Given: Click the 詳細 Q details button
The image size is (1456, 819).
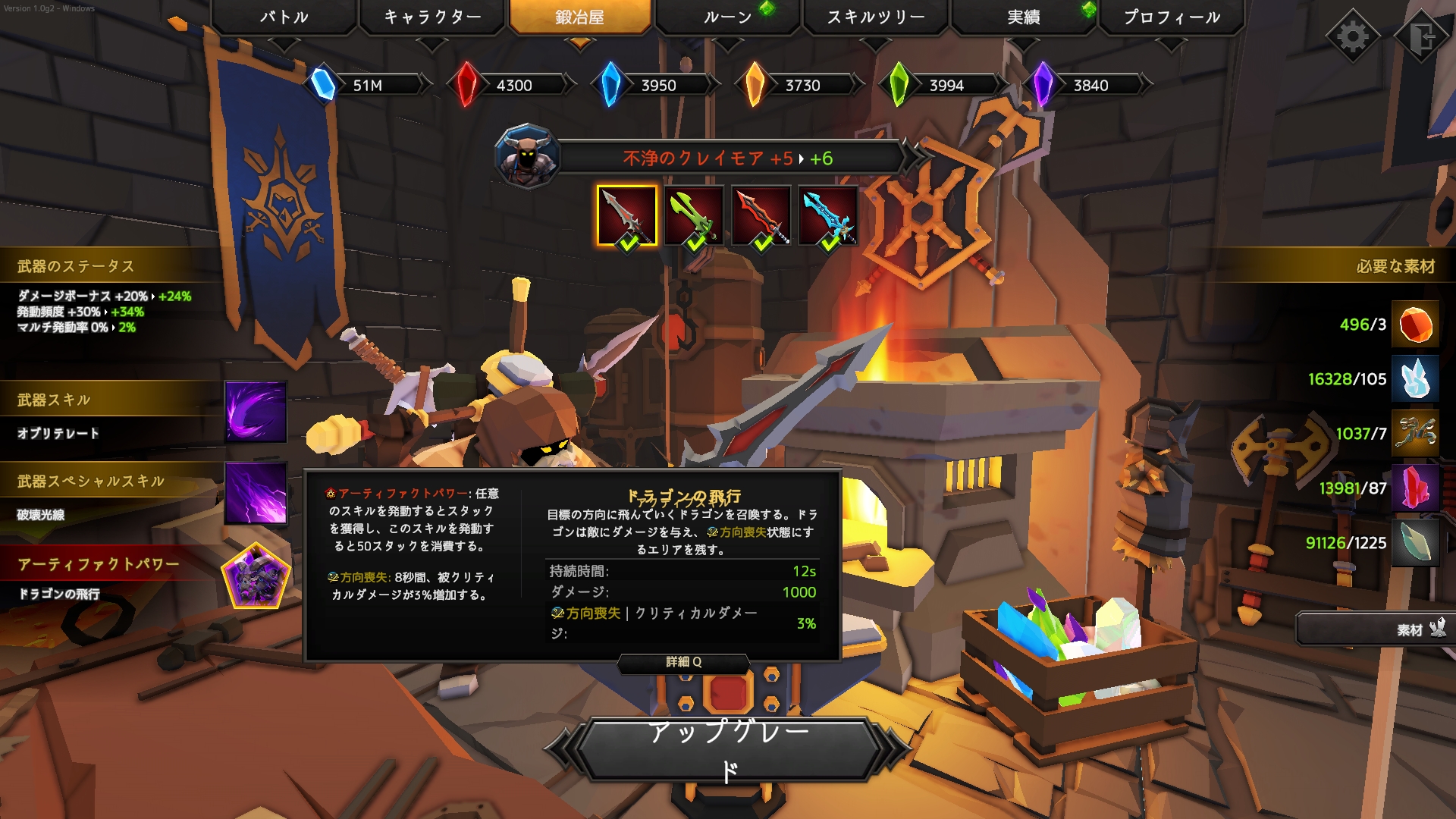Looking at the screenshot, I should (x=682, y=662).
